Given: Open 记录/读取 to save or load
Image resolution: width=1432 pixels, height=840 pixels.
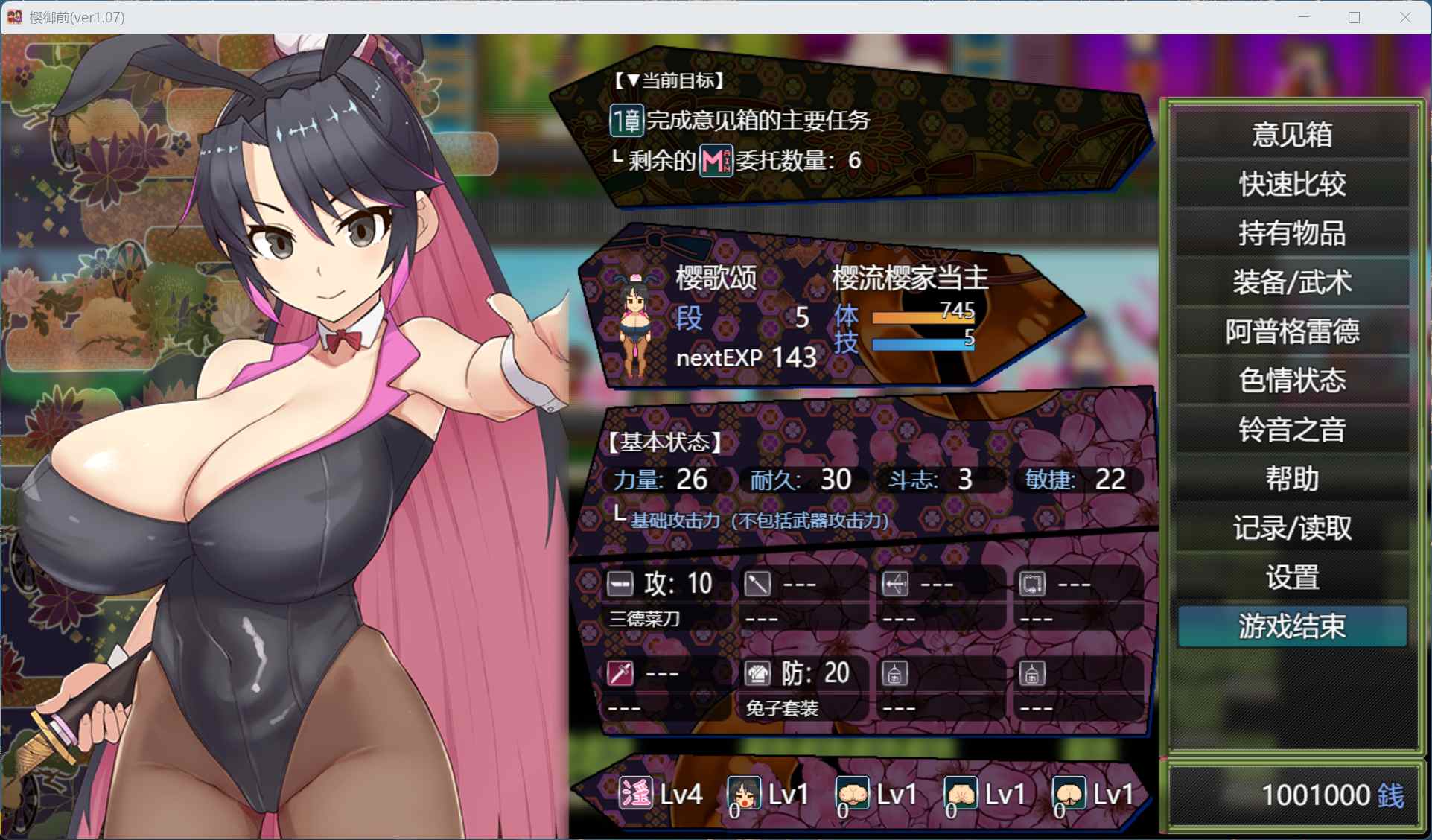Looking at the screenshot, I should [1292, 528].
